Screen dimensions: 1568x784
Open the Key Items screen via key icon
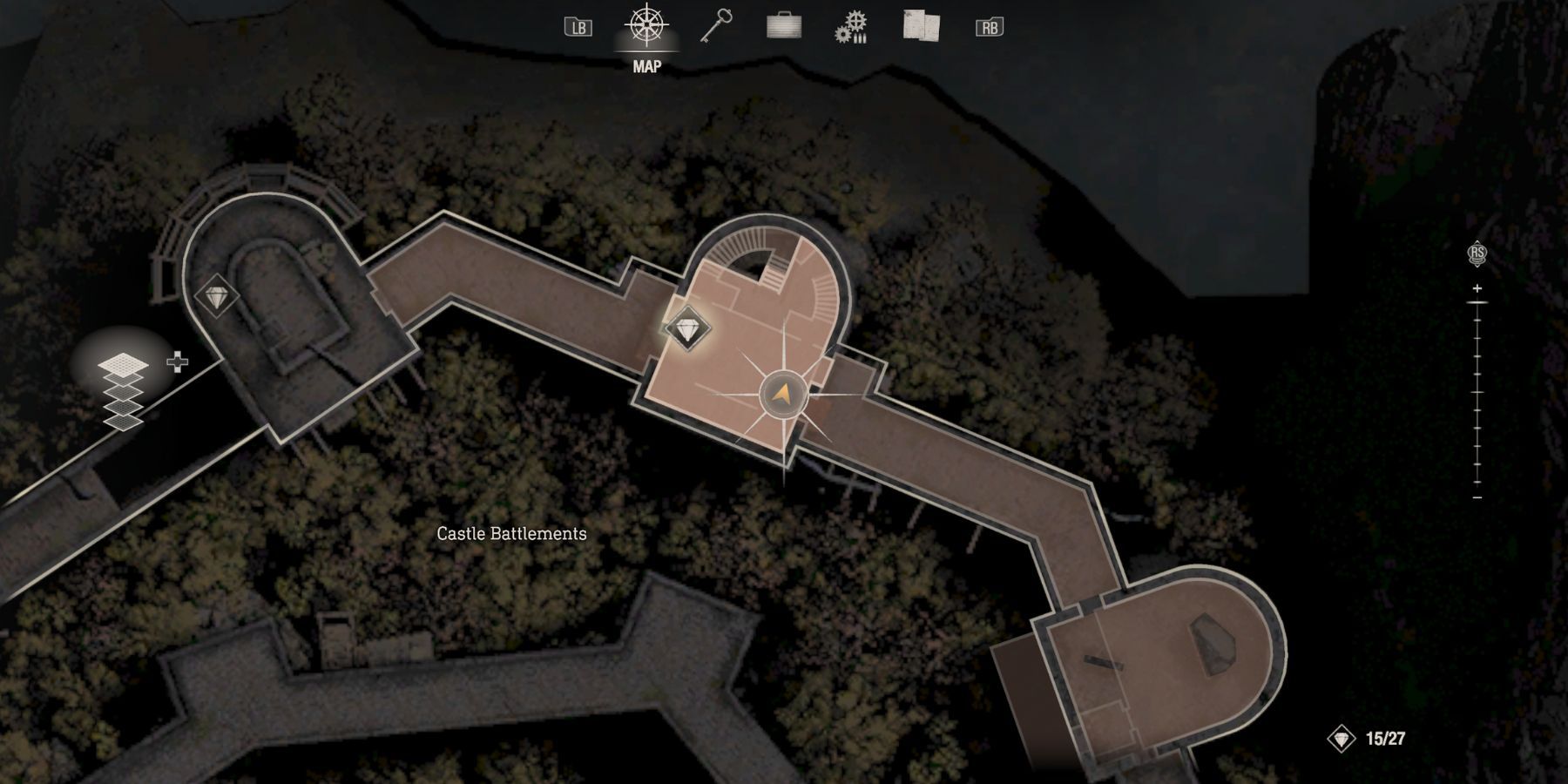[716, 26]
